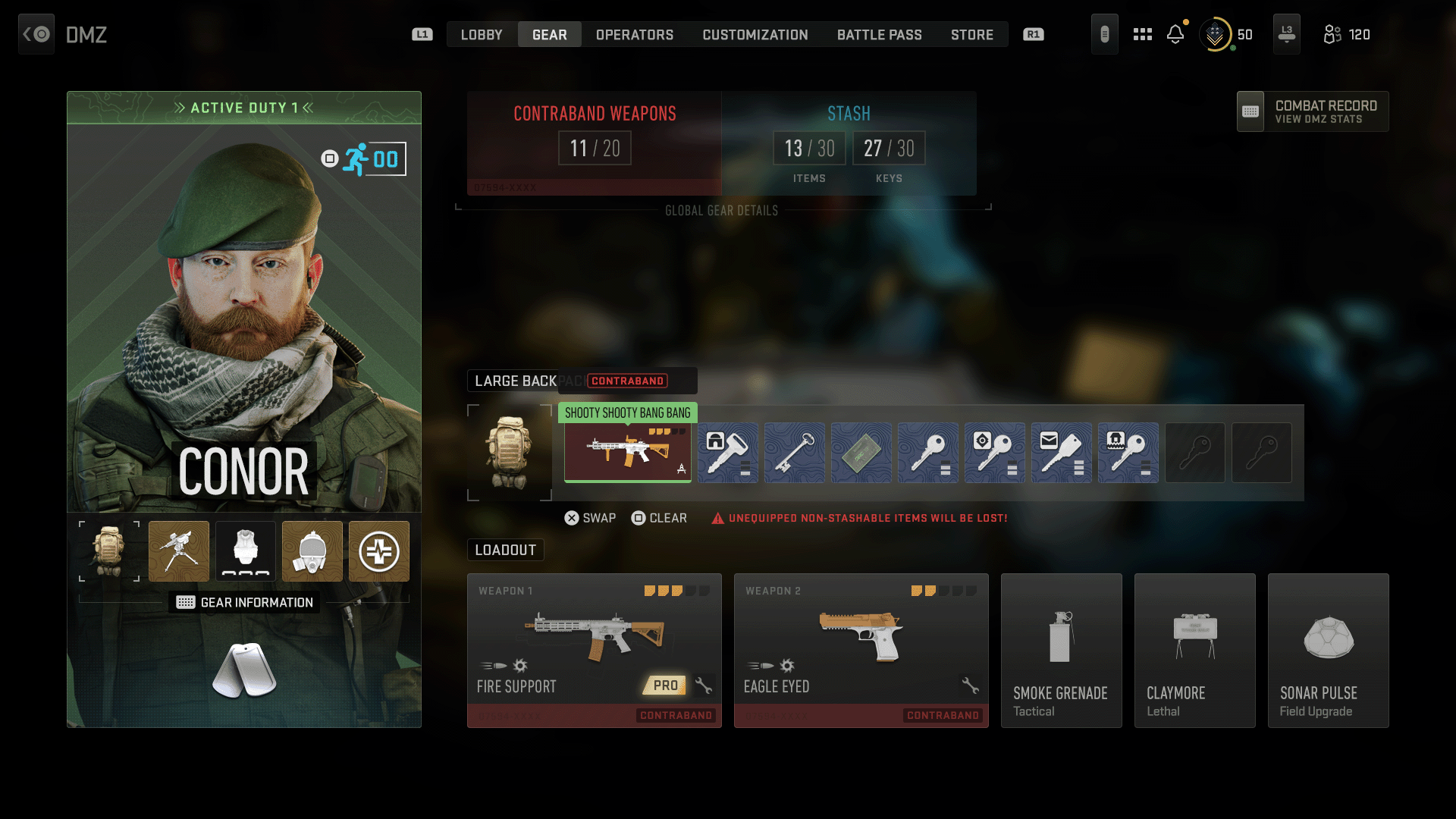Open the Contraband Weapons panel
Screen dimensions: 1456x819
[x=595, y=143]
